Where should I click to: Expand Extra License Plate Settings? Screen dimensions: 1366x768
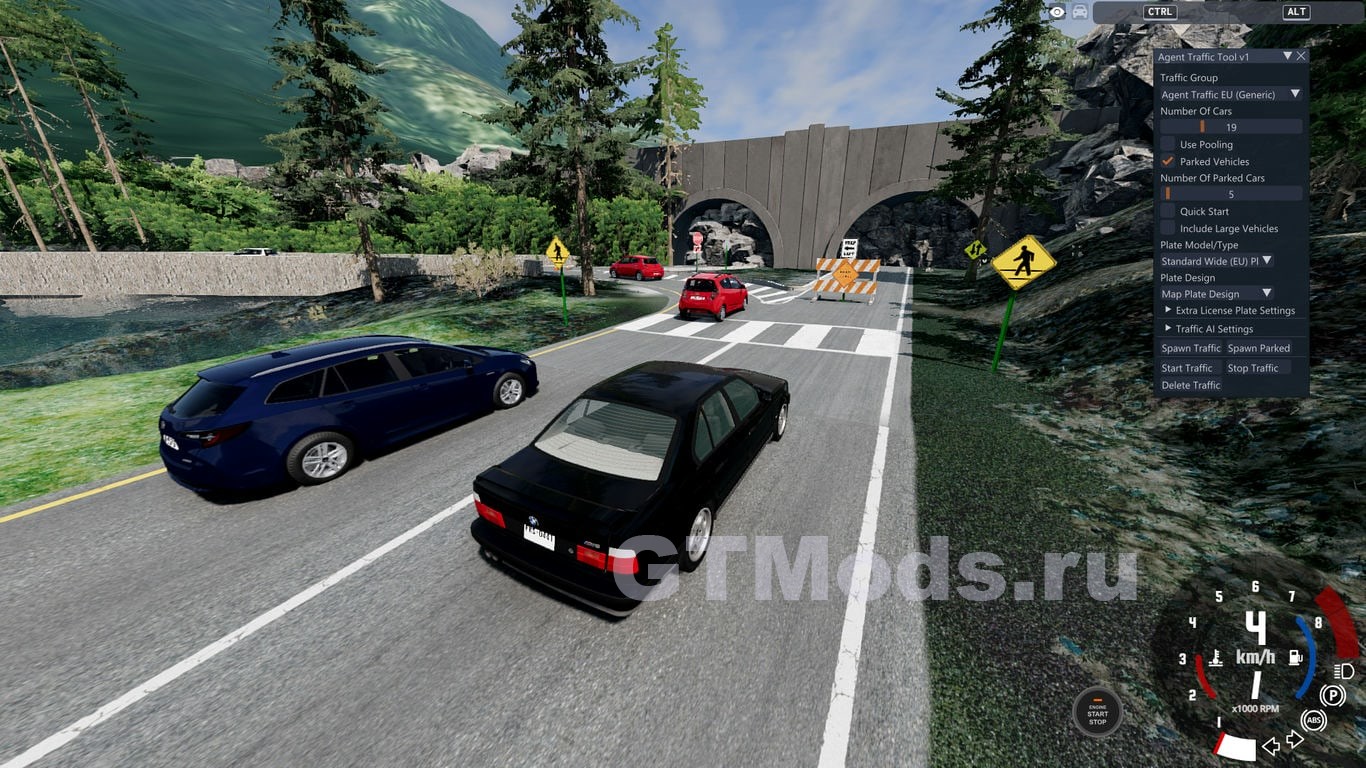(1168, 311)
